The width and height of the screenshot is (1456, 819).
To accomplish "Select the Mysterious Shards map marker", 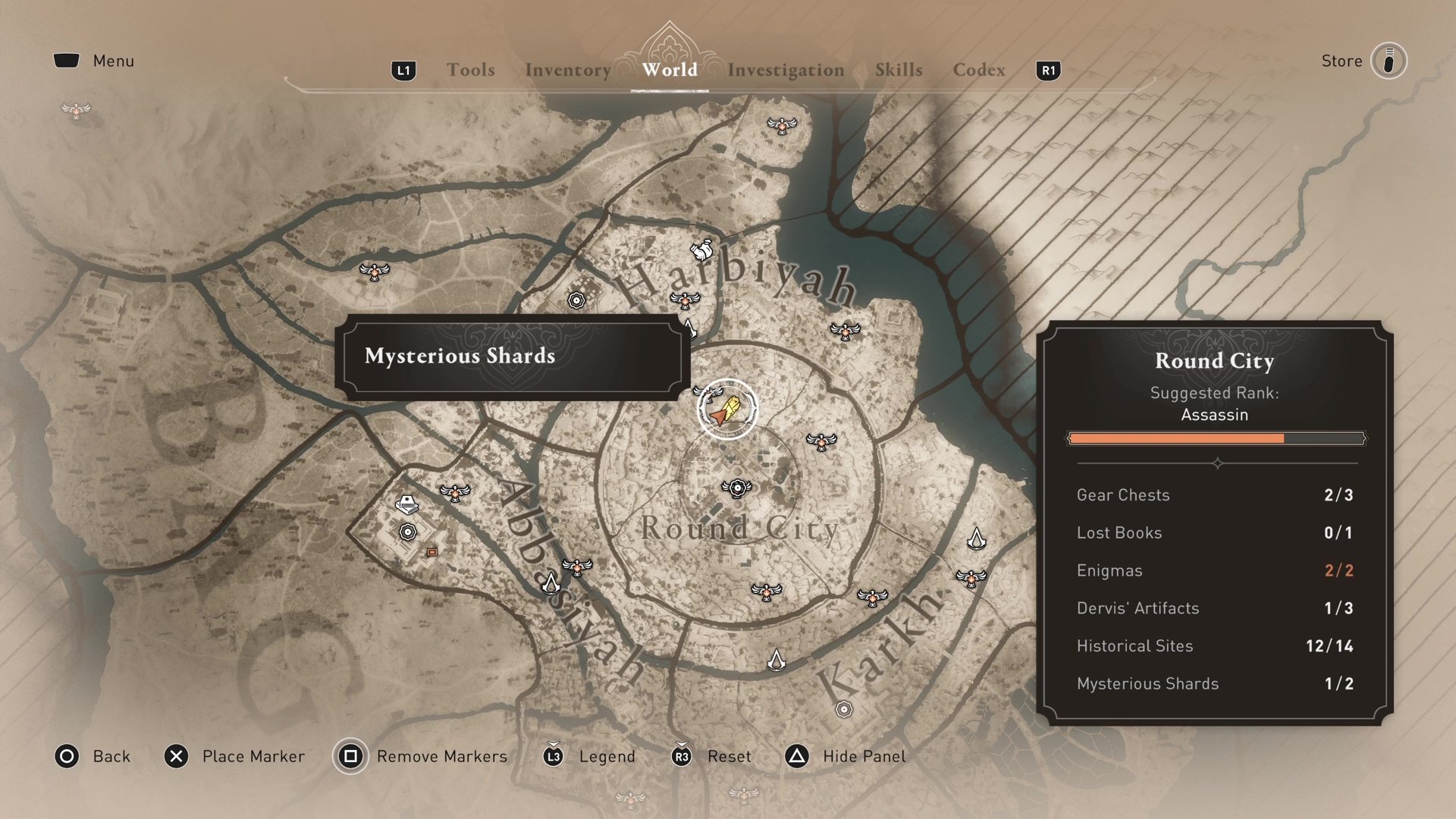I will click(727, 409).
